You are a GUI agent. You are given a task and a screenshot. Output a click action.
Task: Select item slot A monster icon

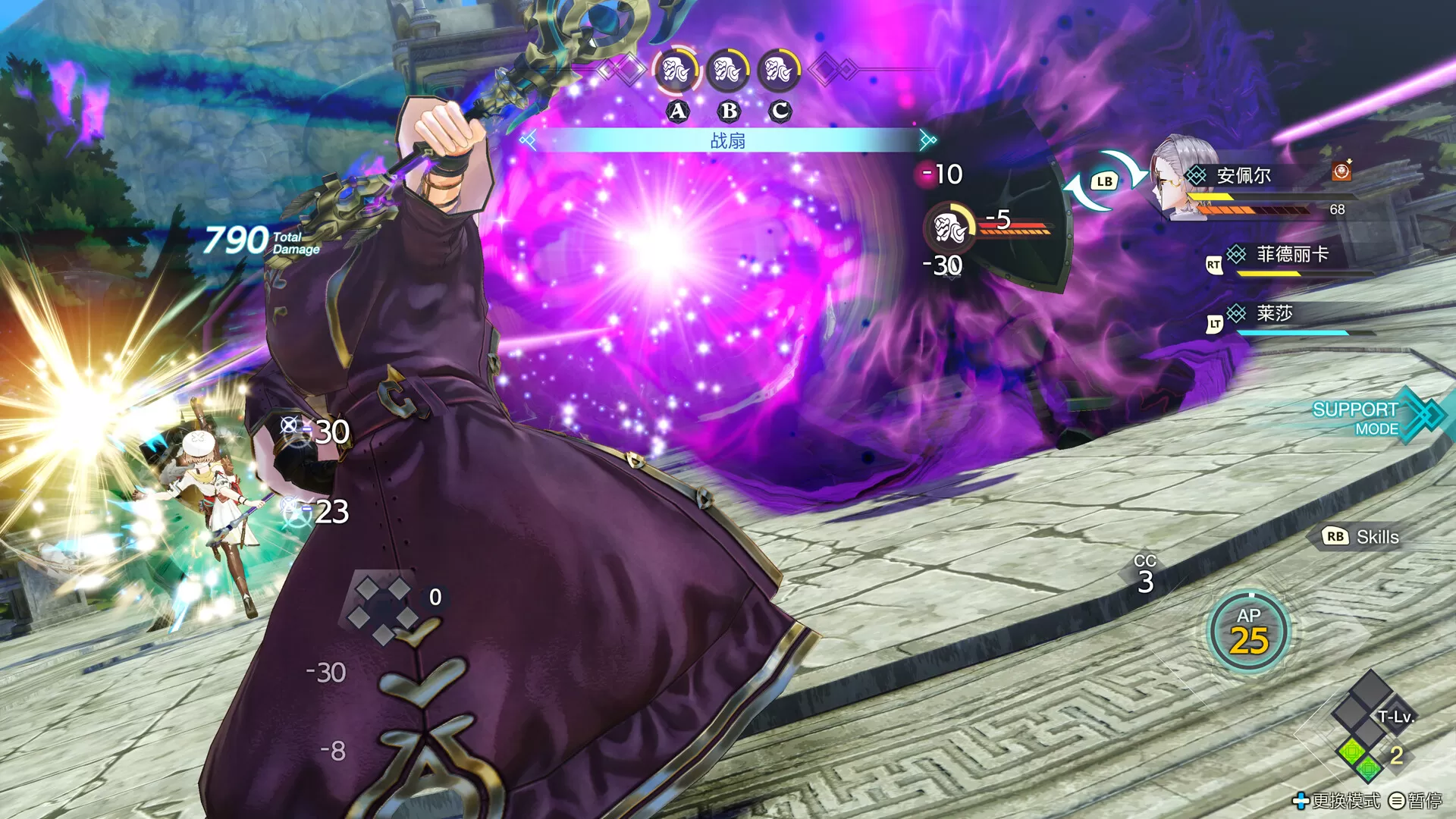(676, 72)
